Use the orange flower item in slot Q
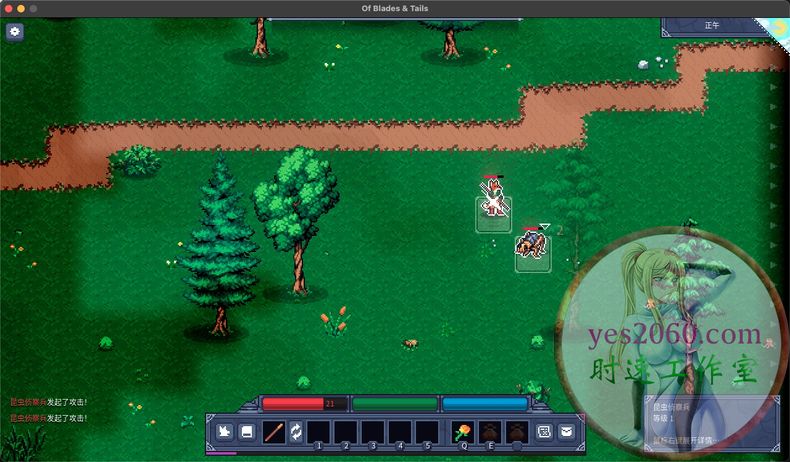 click(463, 432)
